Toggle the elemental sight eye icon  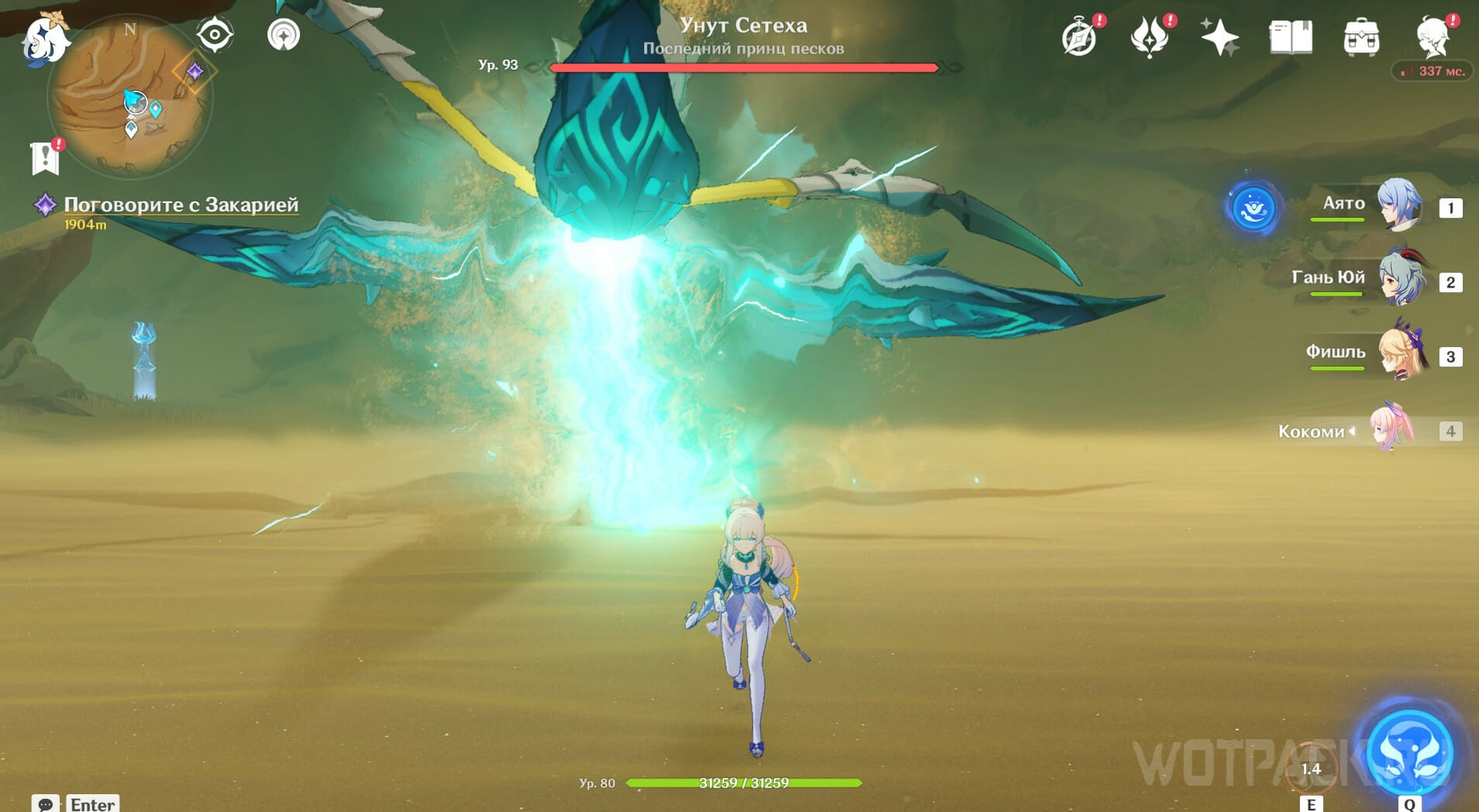(x=214, y=35)
